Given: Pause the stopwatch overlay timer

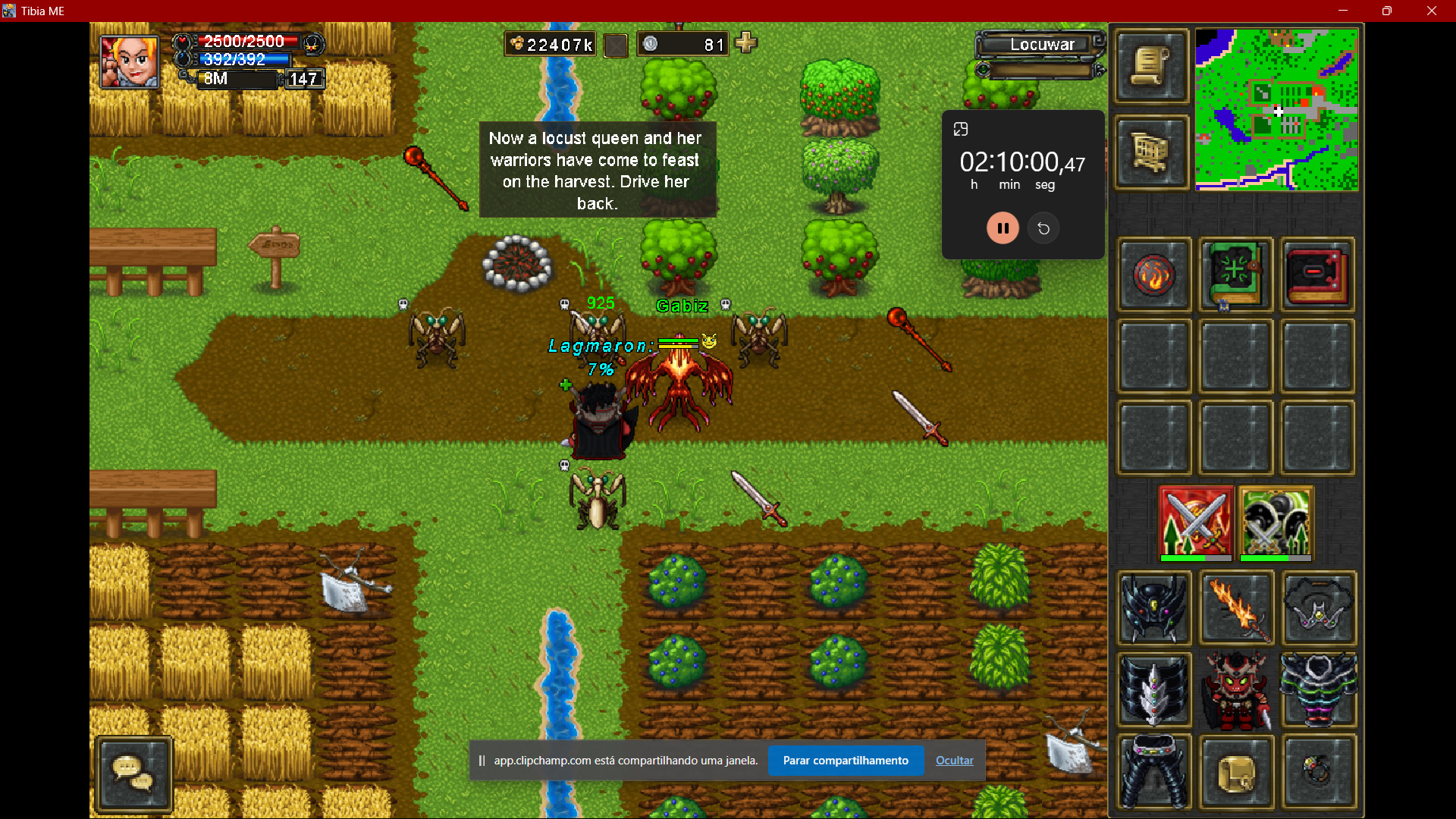Looking at the screenshot, I should [x=1003, y=228].
